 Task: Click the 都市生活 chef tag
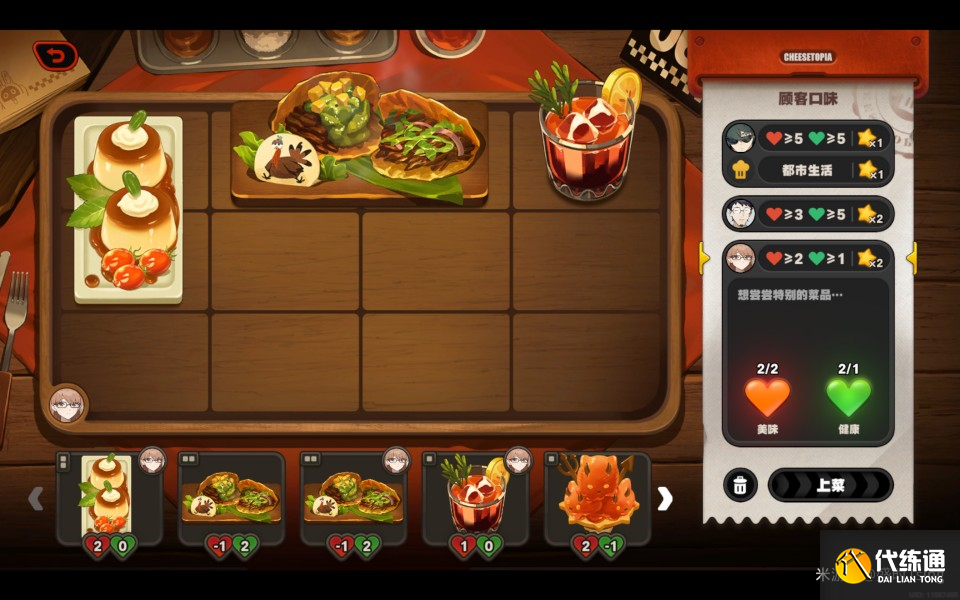point(807,170)
